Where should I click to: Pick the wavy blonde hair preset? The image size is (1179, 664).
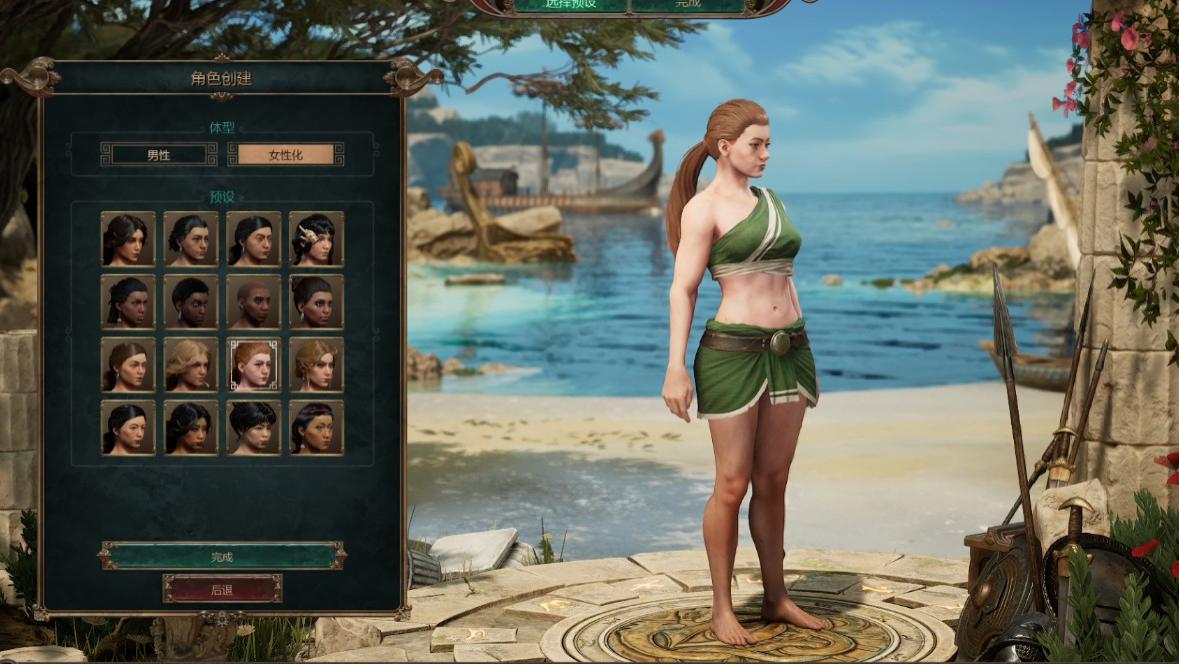click(x=190, y=364)
